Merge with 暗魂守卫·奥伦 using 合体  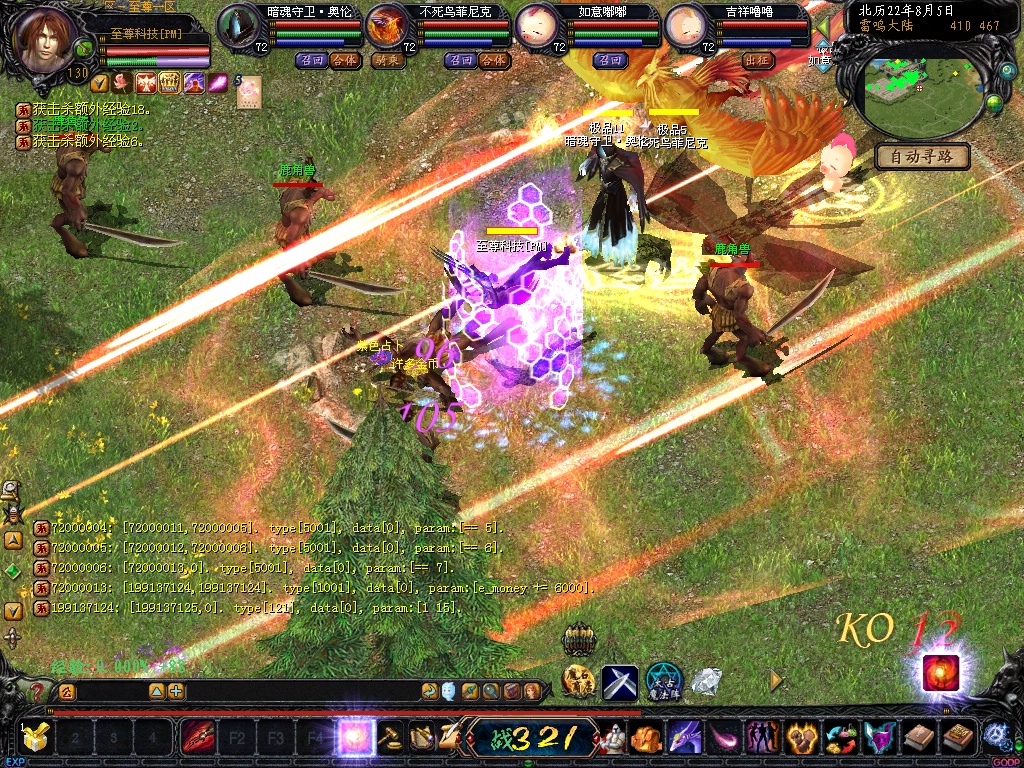[x=342, y=60]
